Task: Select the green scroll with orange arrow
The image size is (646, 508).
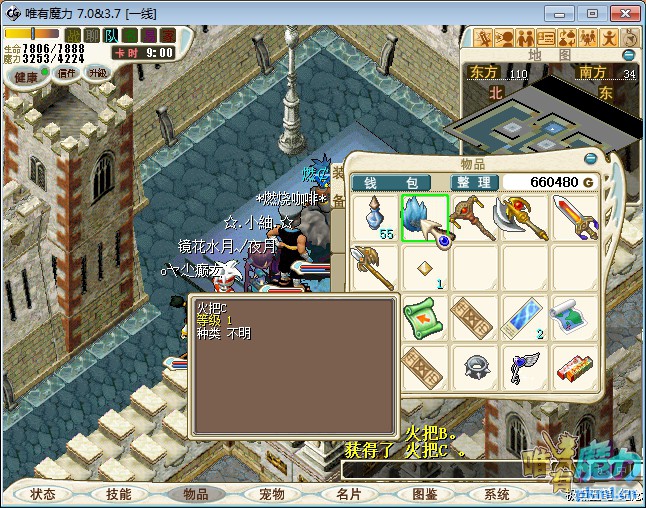Action: pos(425,318)
